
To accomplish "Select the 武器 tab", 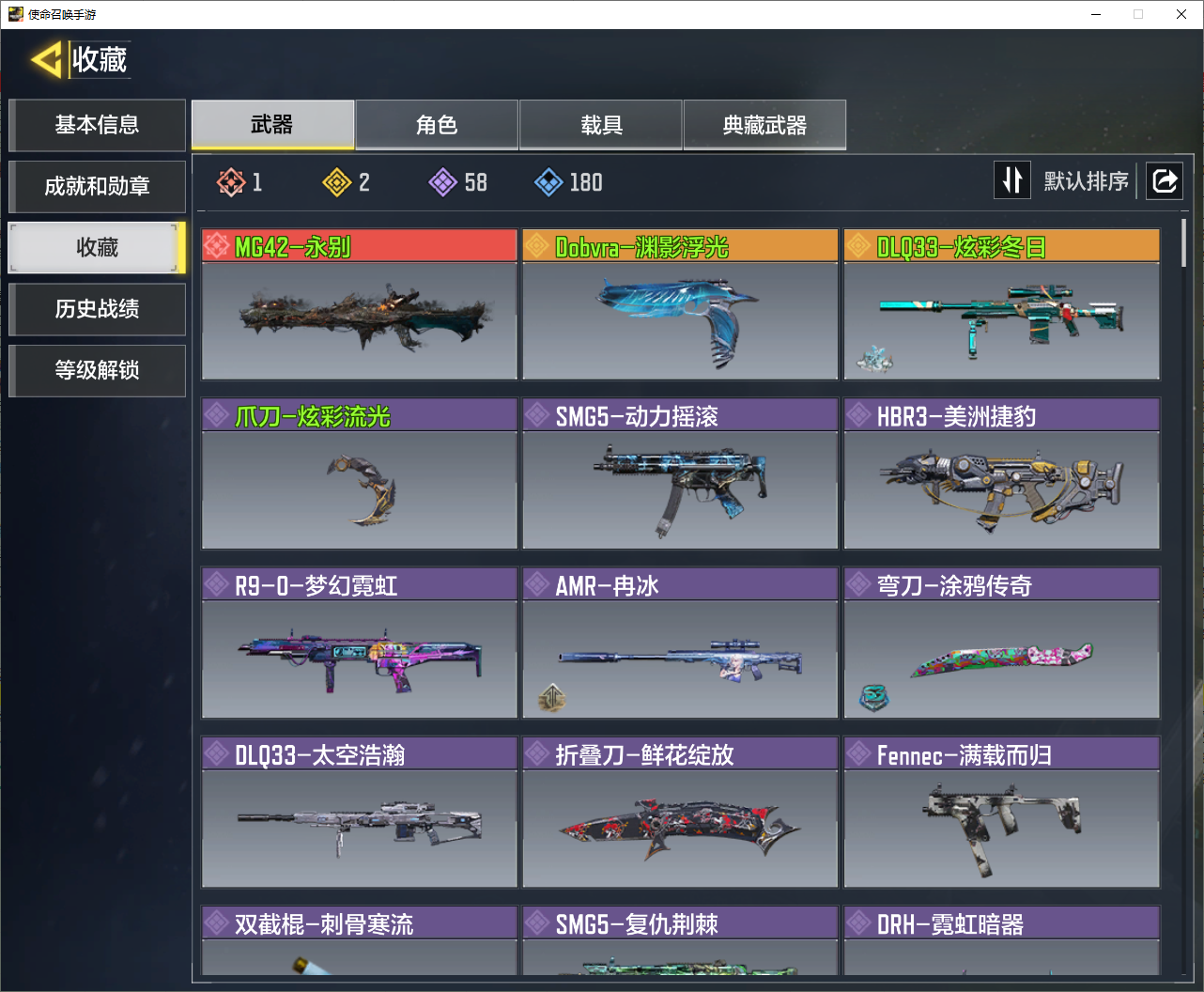I will pos(272,125).
